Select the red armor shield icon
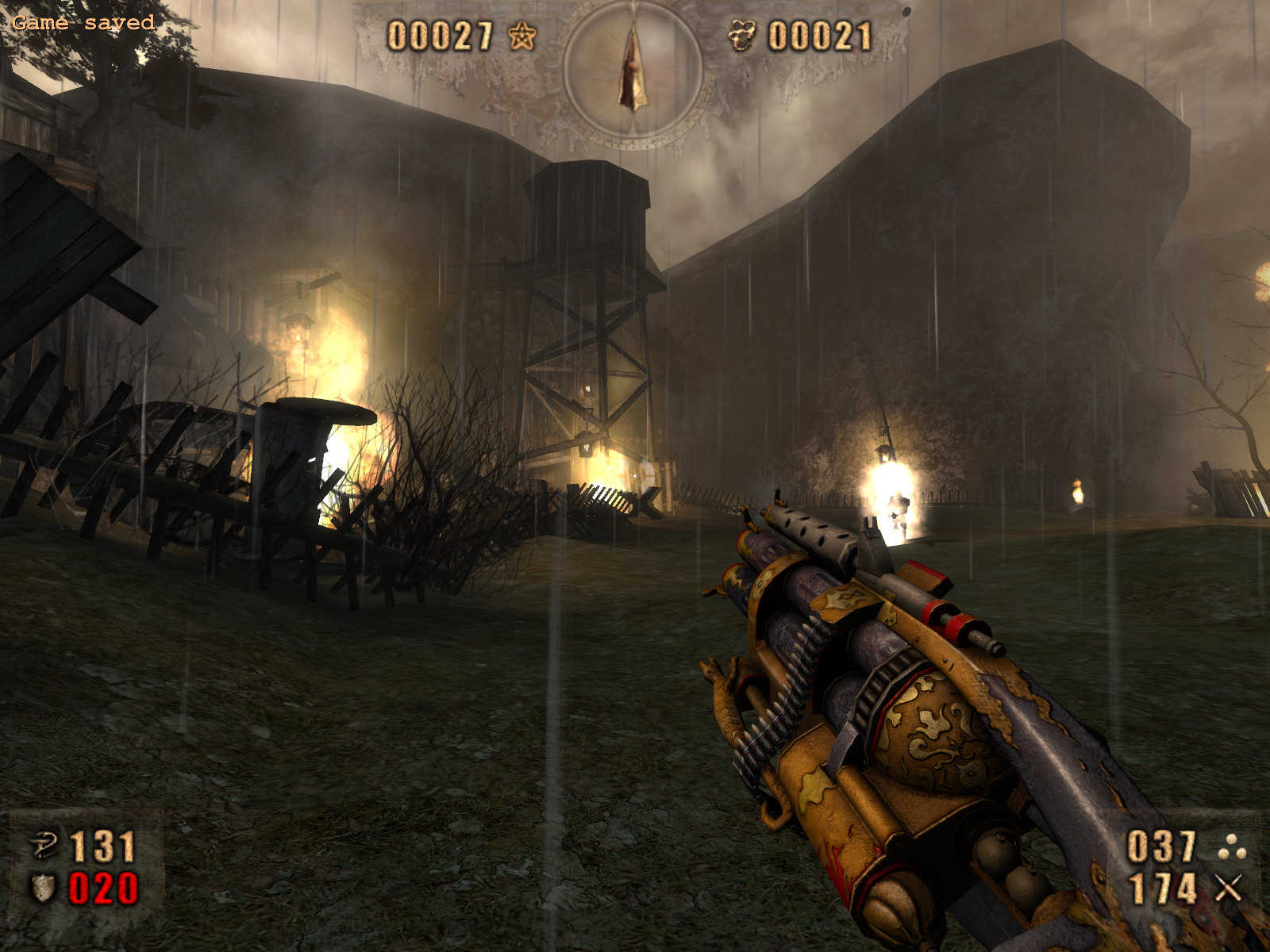The height and width of the screenshot is (952, 1270). click(x=43, y=889)
